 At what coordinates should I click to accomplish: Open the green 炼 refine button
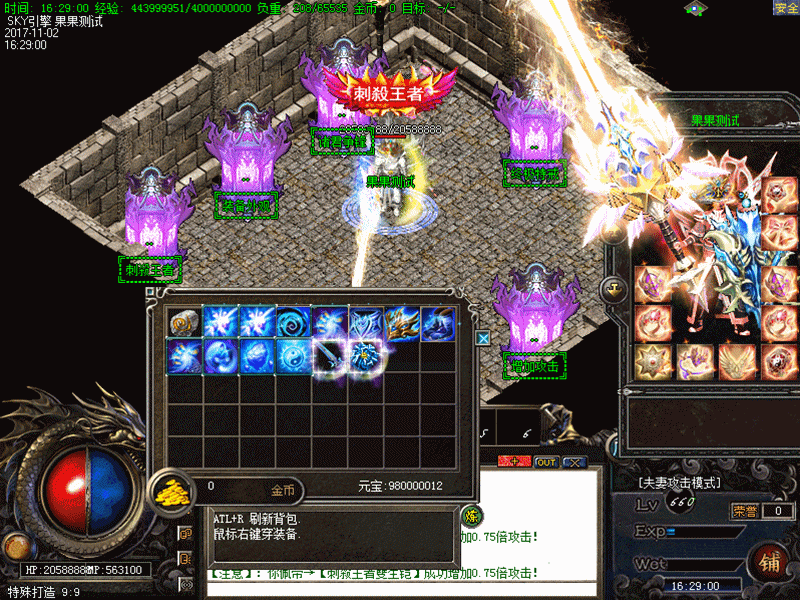pyautogui.click(x=472, y=516)
